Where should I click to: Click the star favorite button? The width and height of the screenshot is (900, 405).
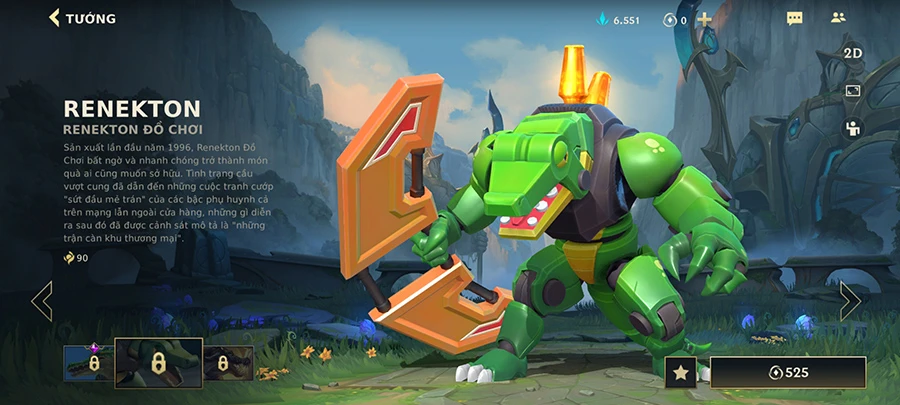680,373
